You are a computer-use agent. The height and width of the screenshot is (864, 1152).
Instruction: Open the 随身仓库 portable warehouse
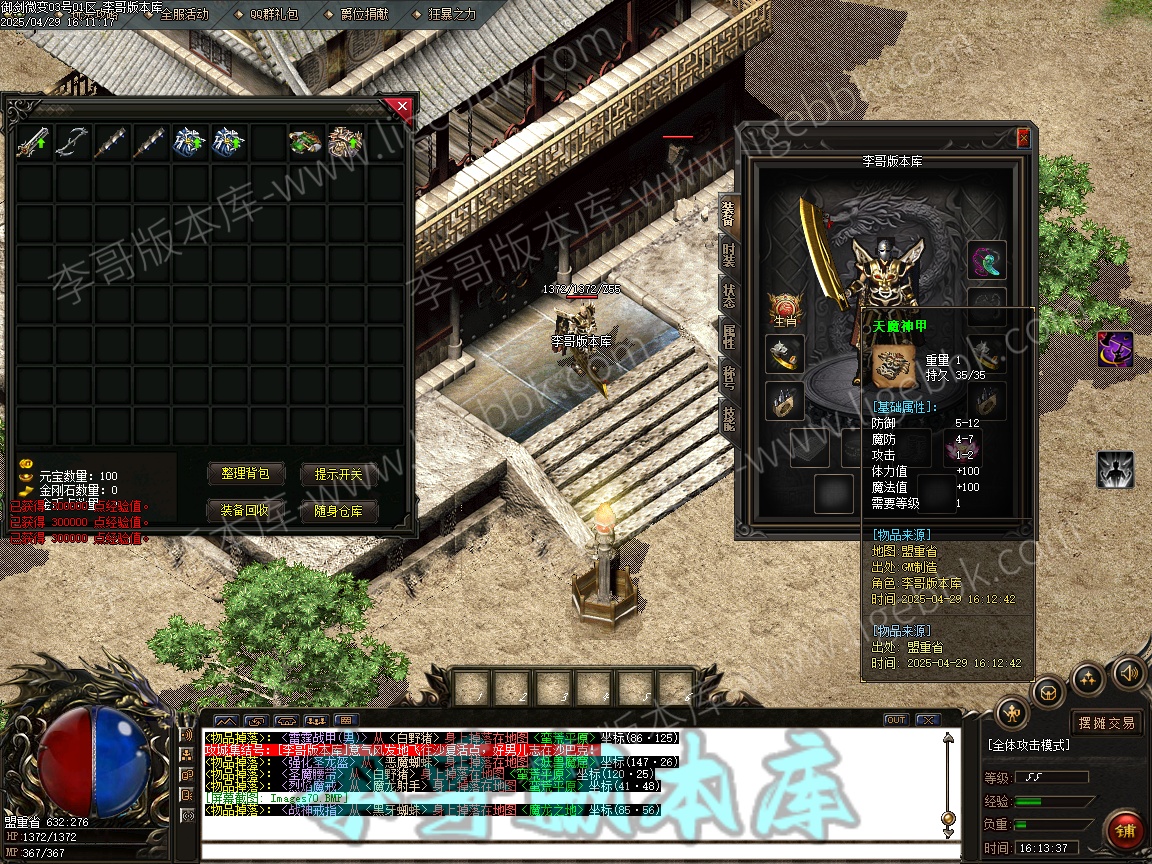point(339,511)
